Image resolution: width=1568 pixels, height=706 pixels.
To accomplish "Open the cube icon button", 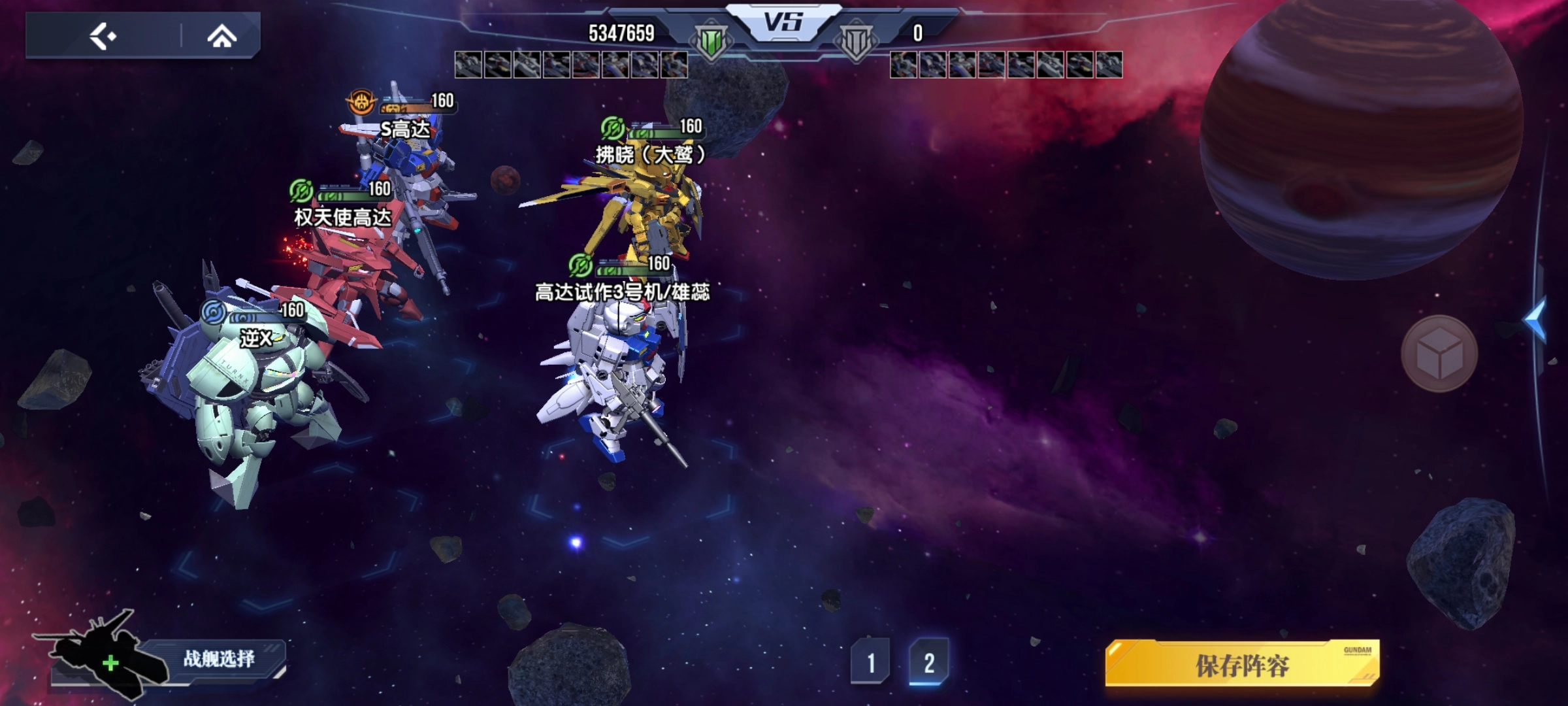I will point(1439,354).
